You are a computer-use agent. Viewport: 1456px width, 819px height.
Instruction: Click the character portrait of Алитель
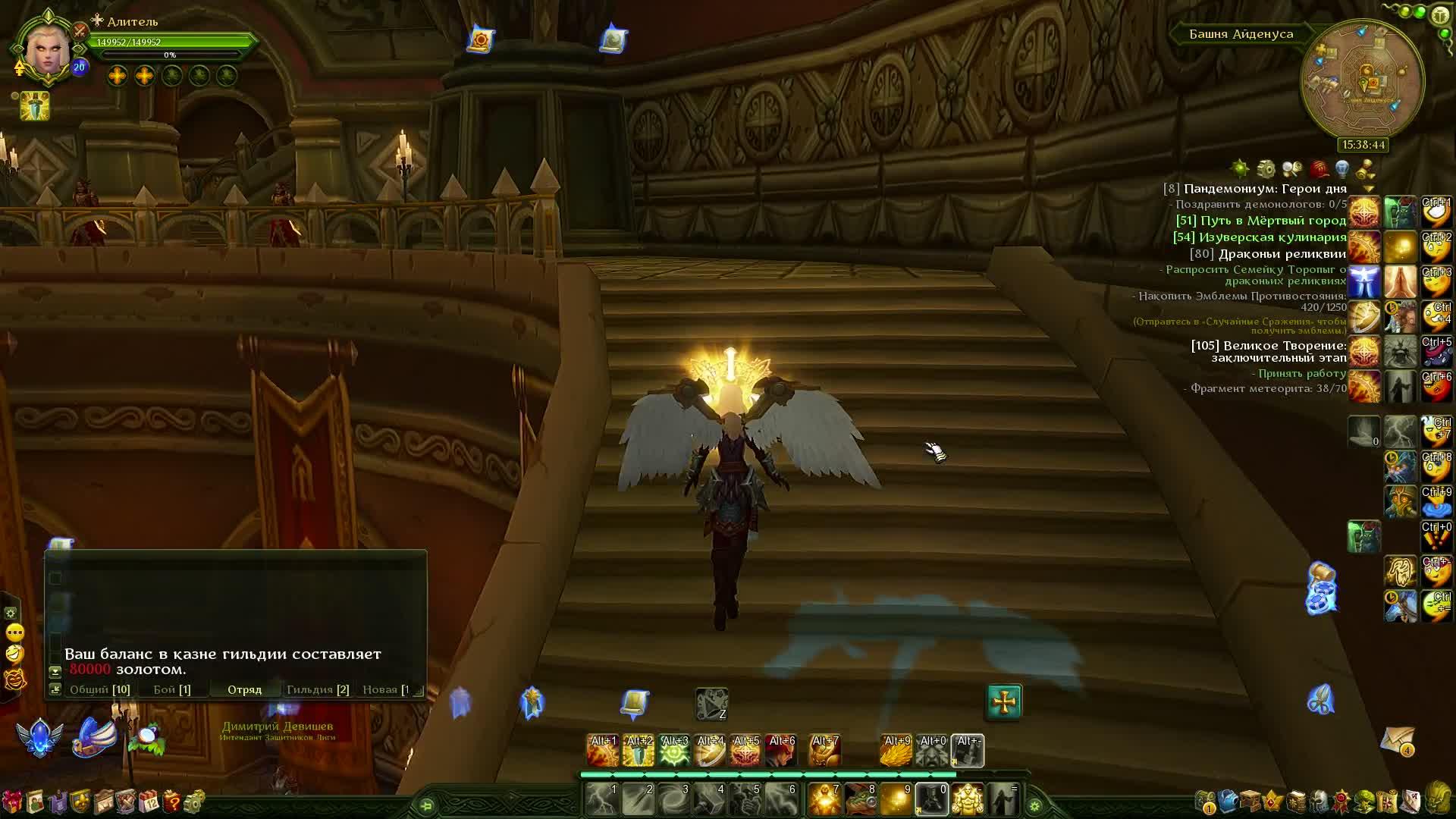point(49,47)
